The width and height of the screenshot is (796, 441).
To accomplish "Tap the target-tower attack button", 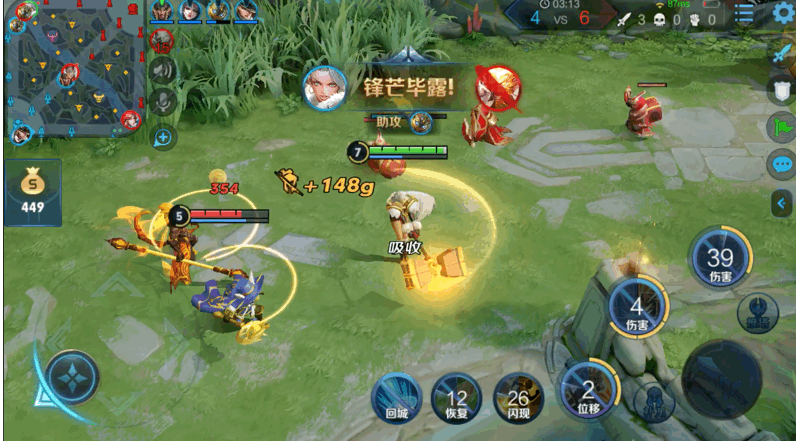I will pyautogui.click(x=758, y=312).
